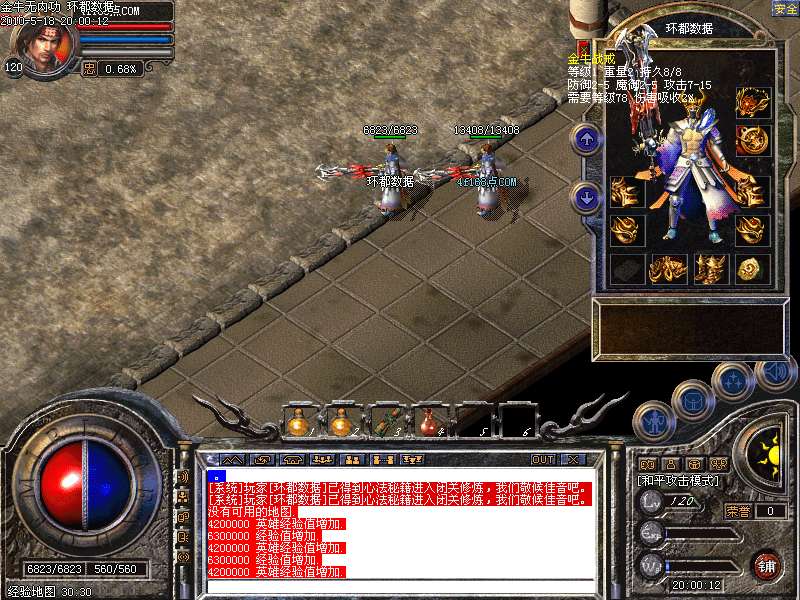
Task: Click the OUT button above the chat
Action: point(542,460)
